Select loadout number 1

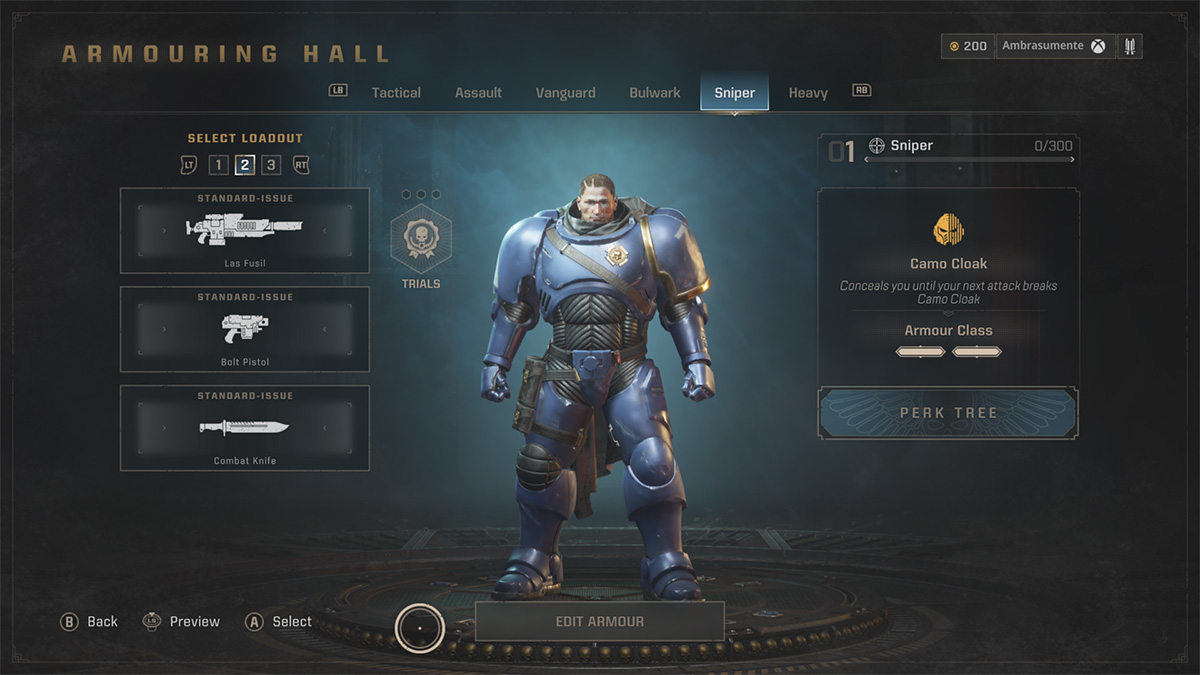[x=219, y=165]
